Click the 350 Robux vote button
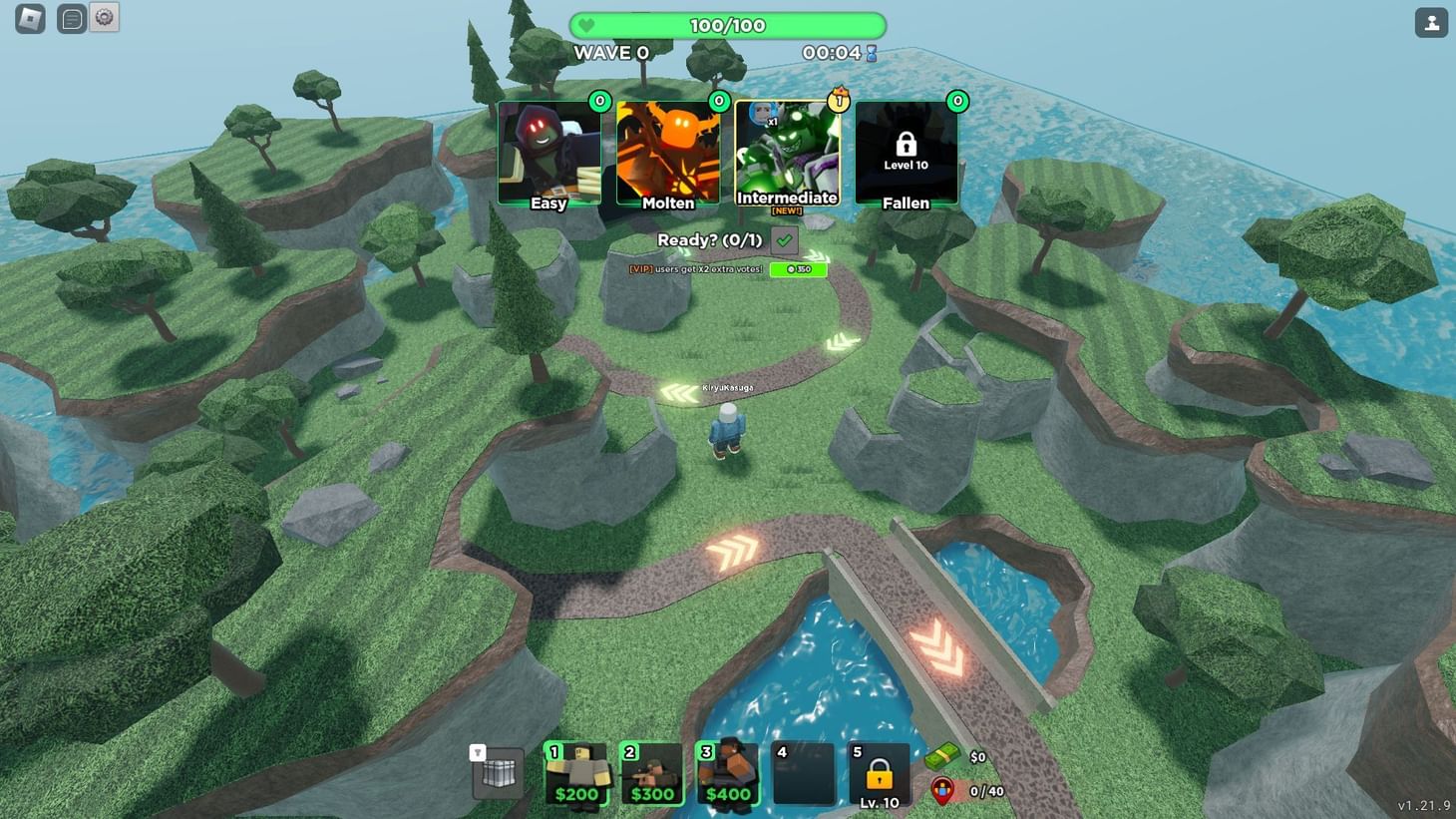Screen dimensions: 1456x819 click(797, 269)
